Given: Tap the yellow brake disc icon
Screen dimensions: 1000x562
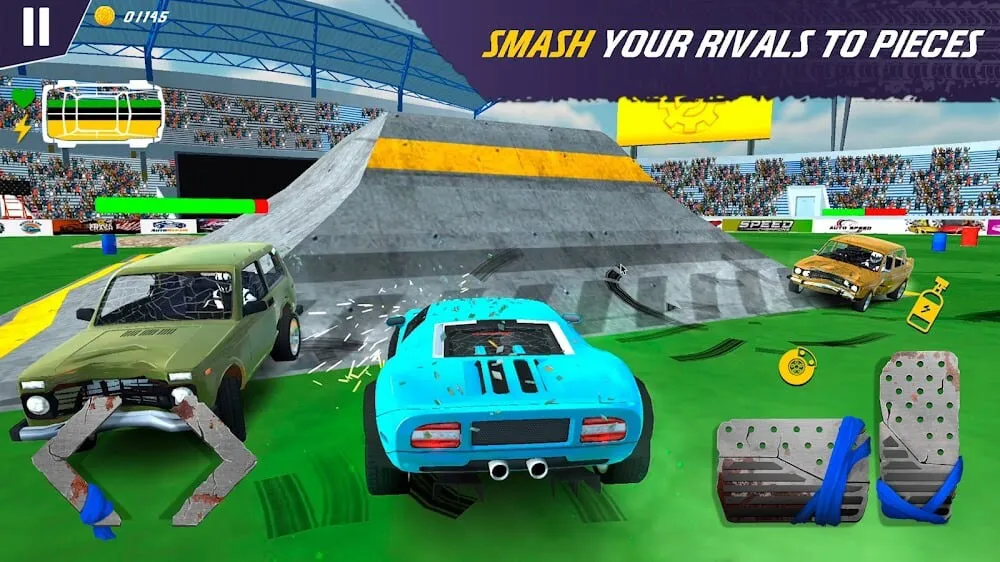Looking at the screenshot, I should point(797,367).
